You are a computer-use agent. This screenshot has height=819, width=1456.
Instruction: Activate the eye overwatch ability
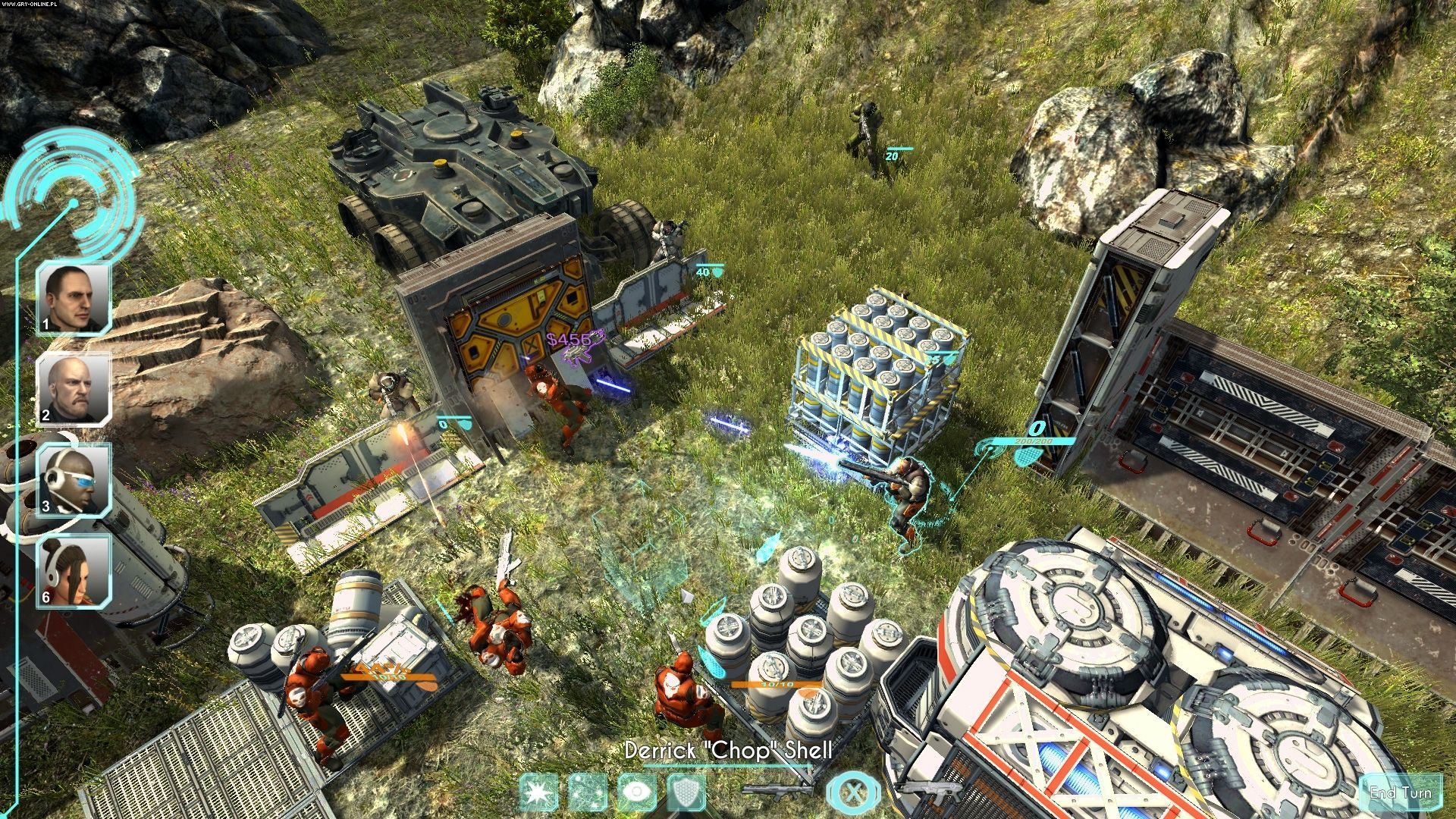tap(635, 792)
